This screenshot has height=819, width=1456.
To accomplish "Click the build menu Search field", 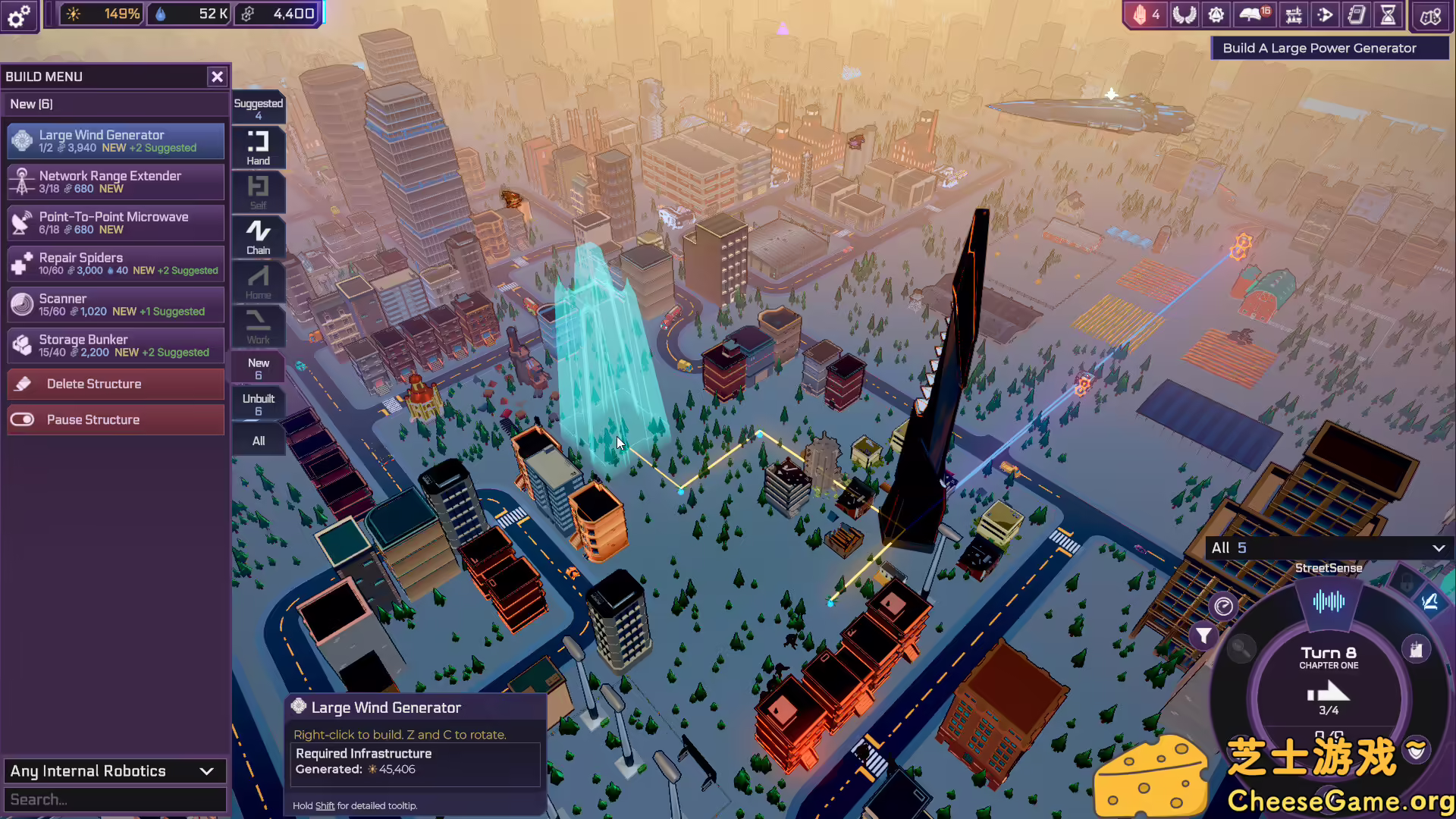I will 114,799.
